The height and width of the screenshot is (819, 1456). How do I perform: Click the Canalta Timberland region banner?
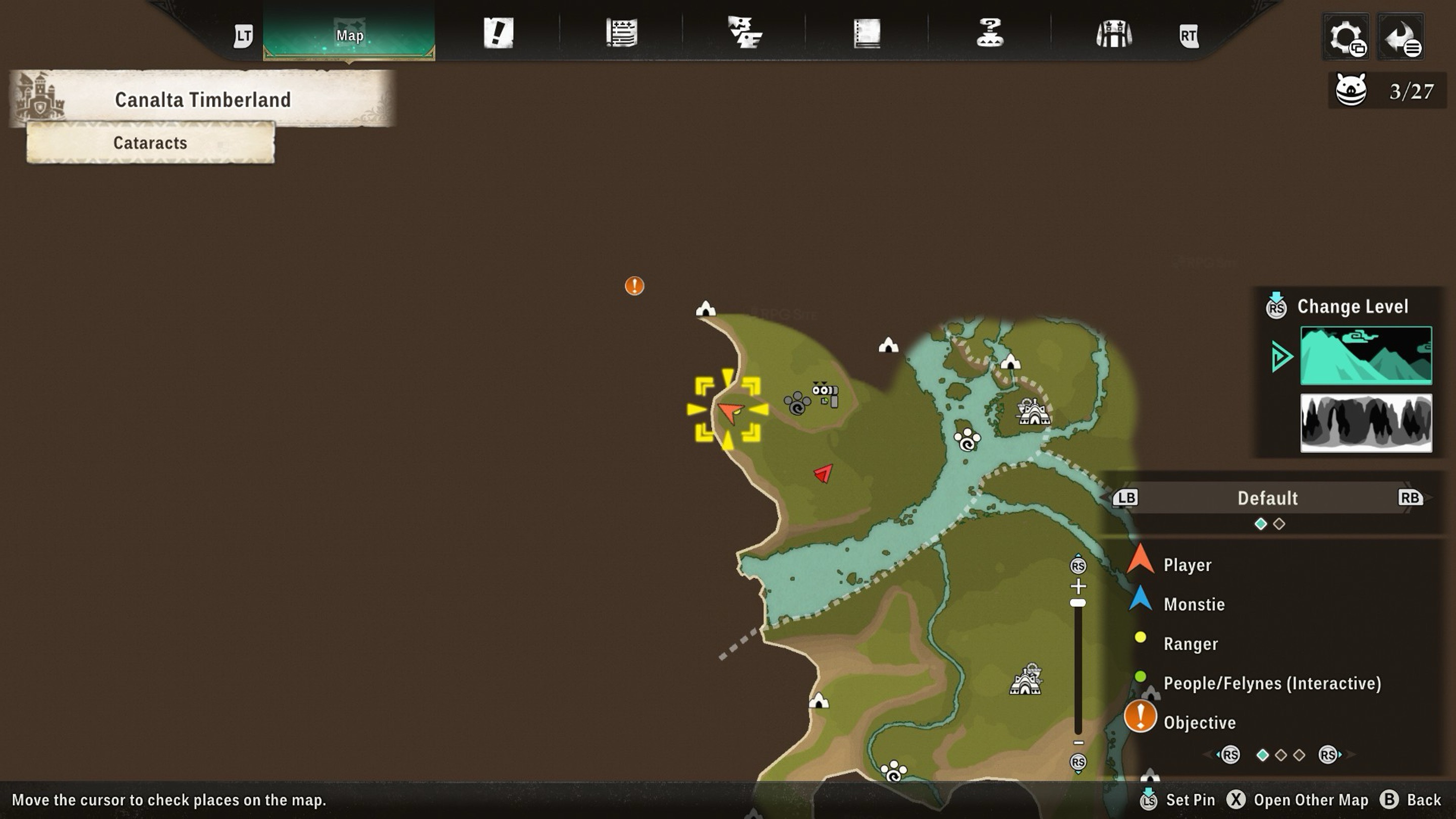coord(202,100)
